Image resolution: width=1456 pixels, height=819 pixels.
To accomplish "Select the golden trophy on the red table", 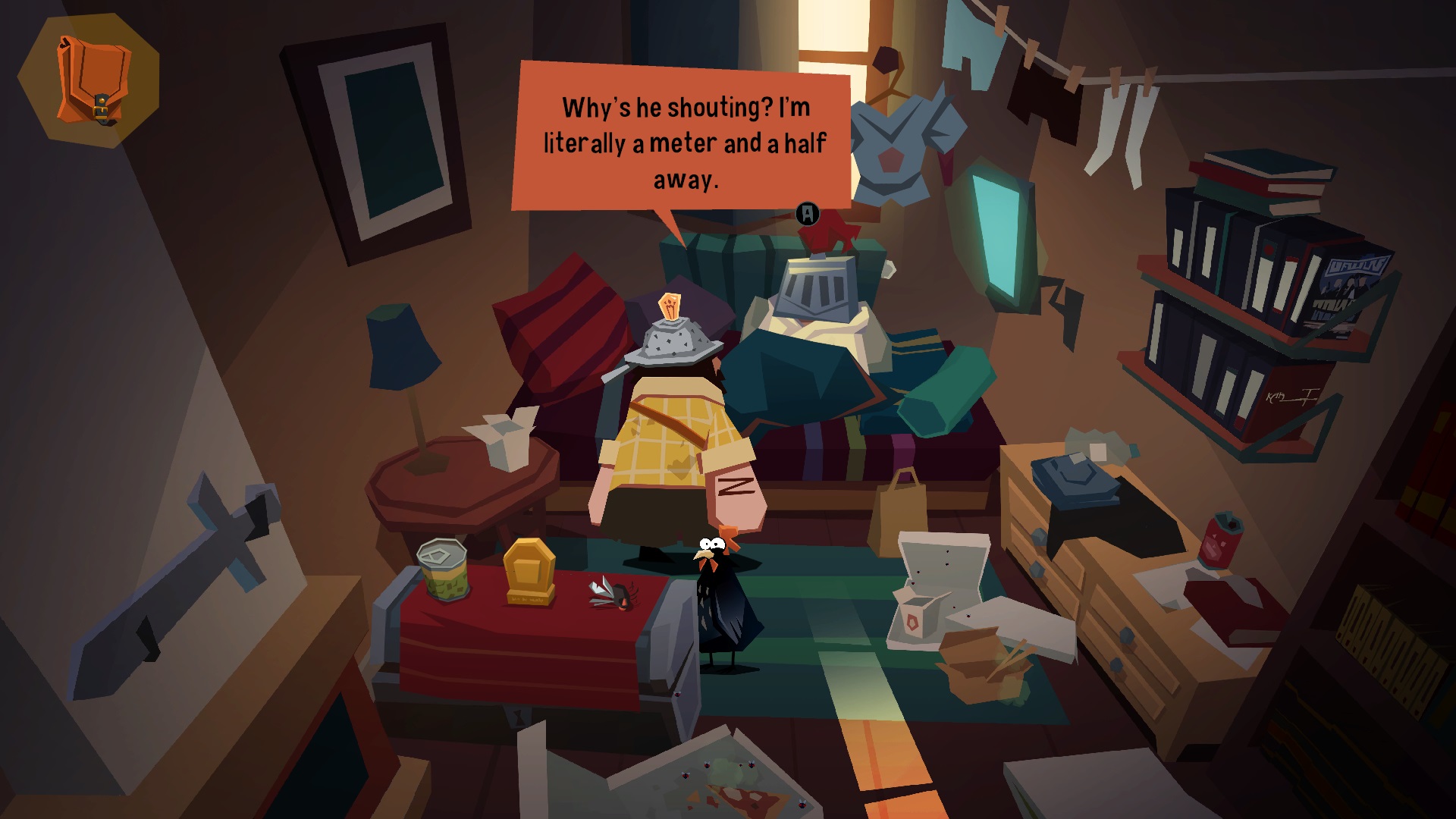I will [x=531, y=573].
